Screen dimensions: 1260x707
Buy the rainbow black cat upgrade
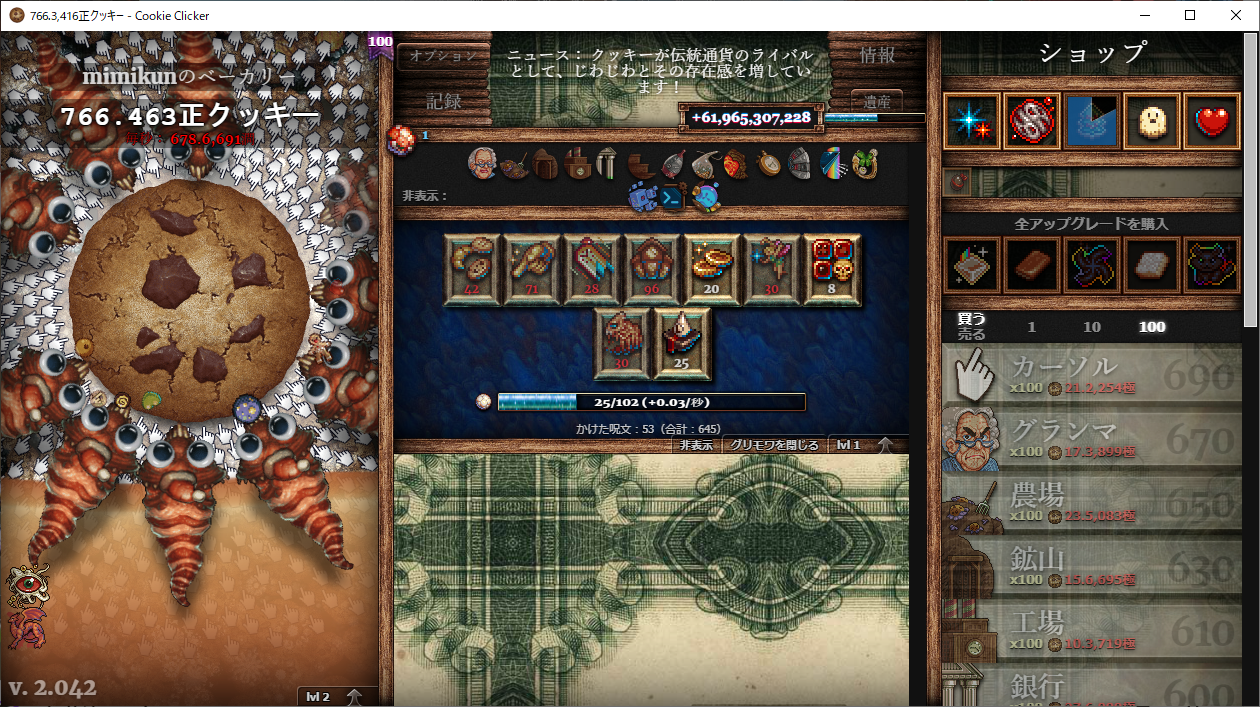[x=1212, y=265]
